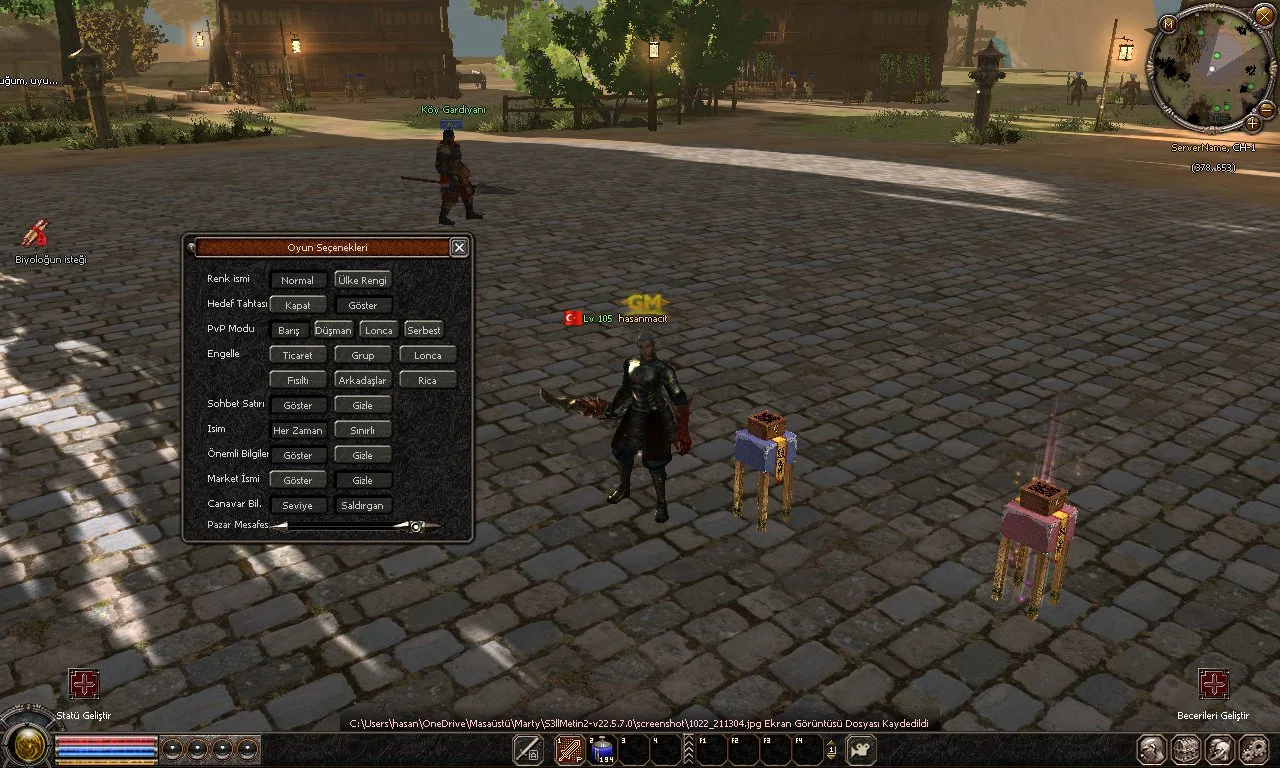Set PvP Modu to Düşman
This screenshot has width=1280, height=768.
[x=333, y=330]
